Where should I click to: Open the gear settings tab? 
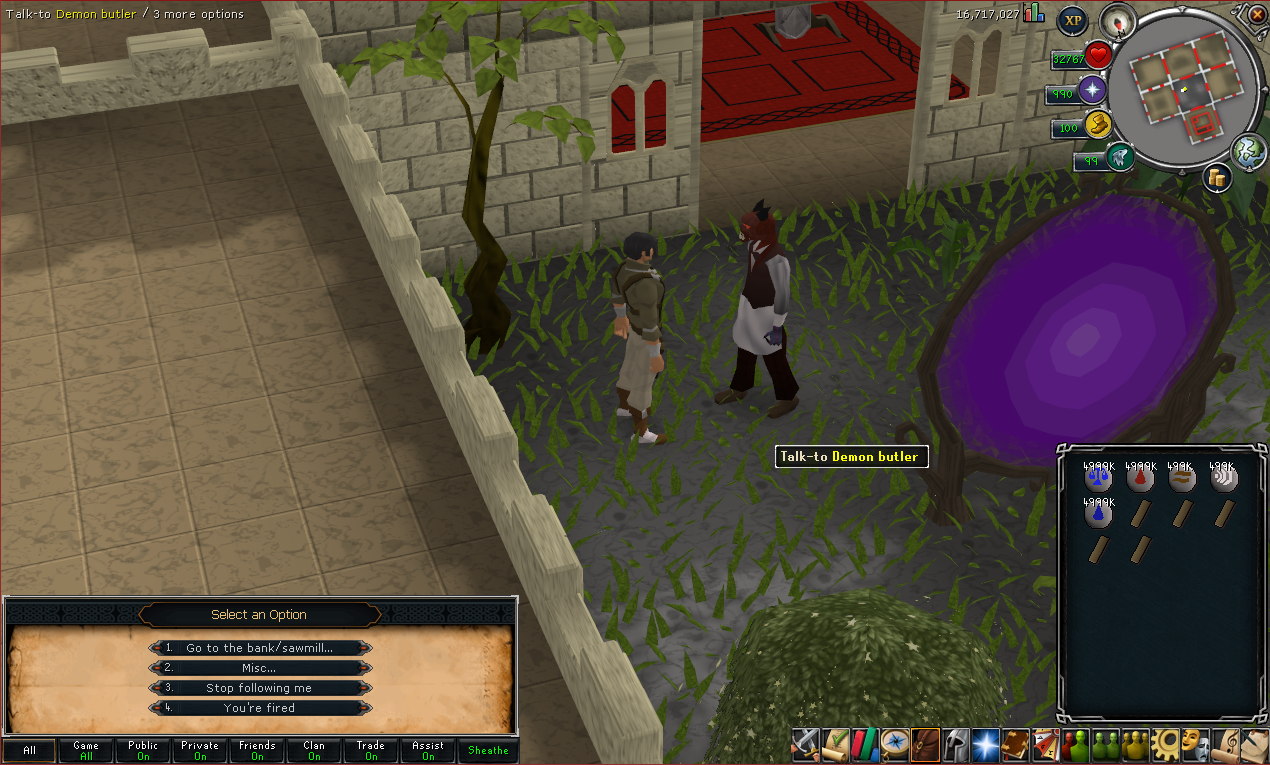[1164, 743]
